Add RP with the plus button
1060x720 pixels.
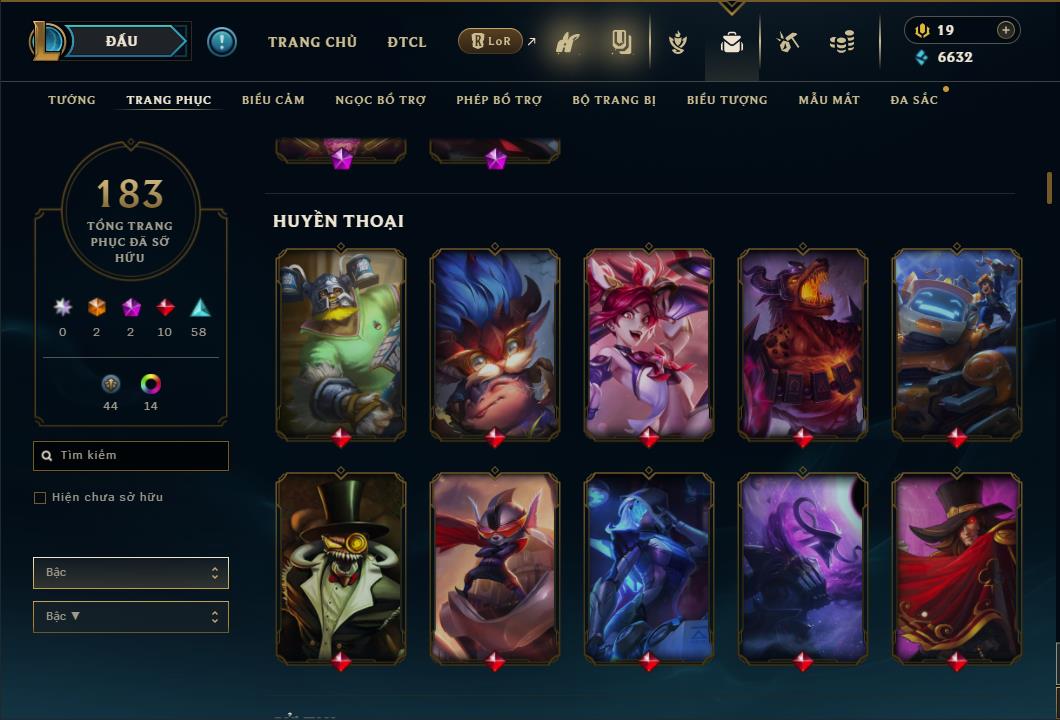[1006, 30]
